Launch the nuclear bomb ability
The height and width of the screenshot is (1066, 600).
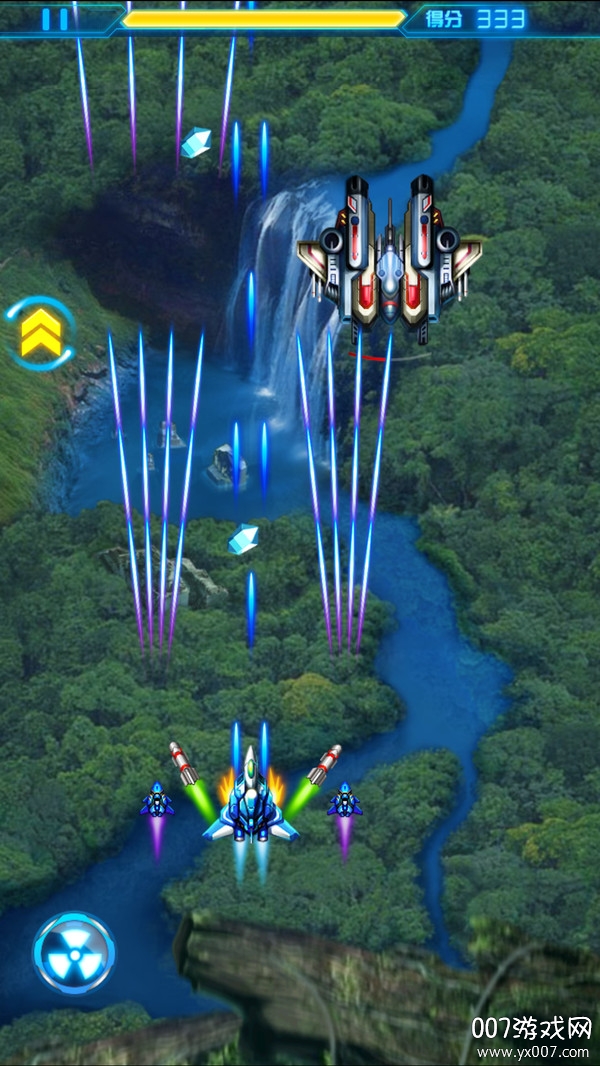tap(73, 953)
